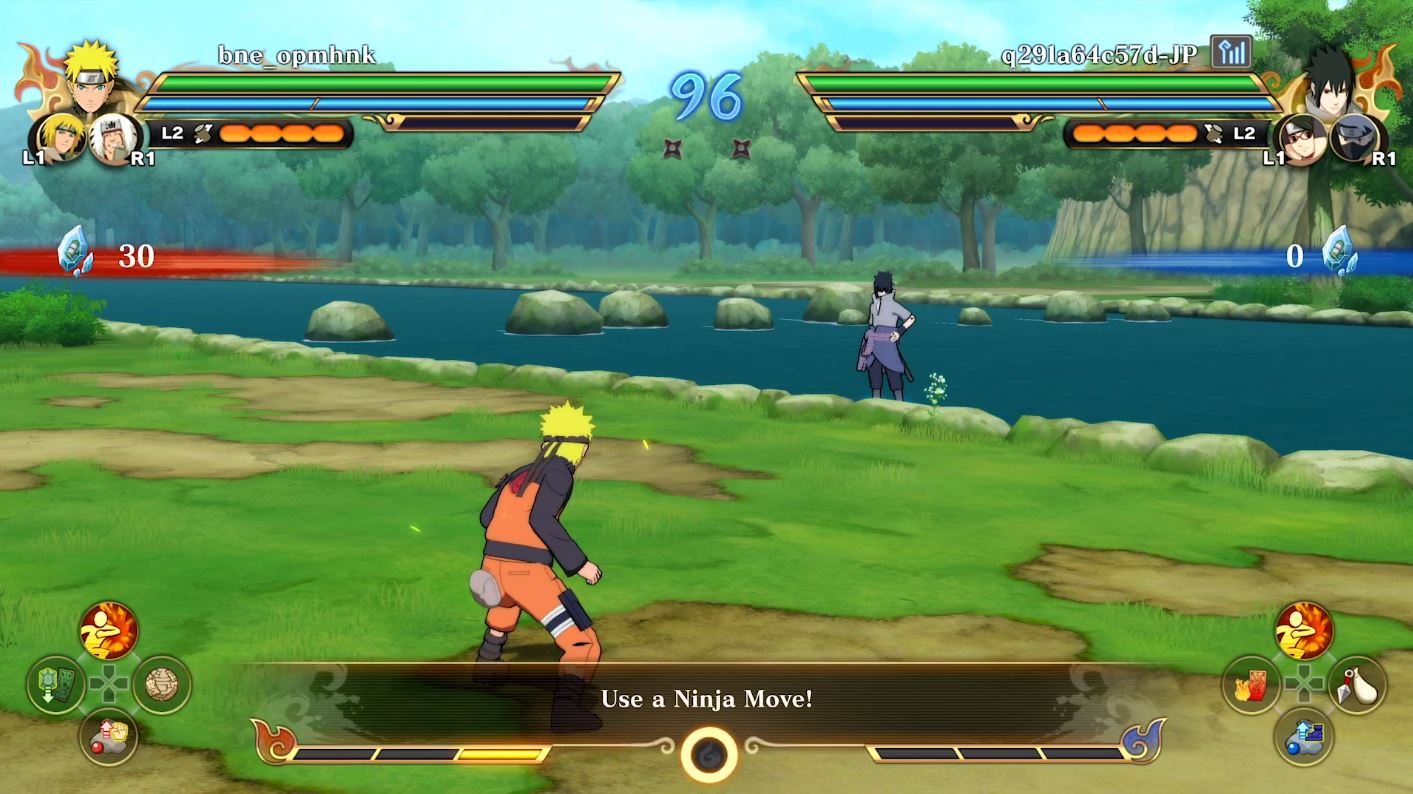Select the stone fist boost item on left wheel
The image size is (1413, 794).
(110, 738)
